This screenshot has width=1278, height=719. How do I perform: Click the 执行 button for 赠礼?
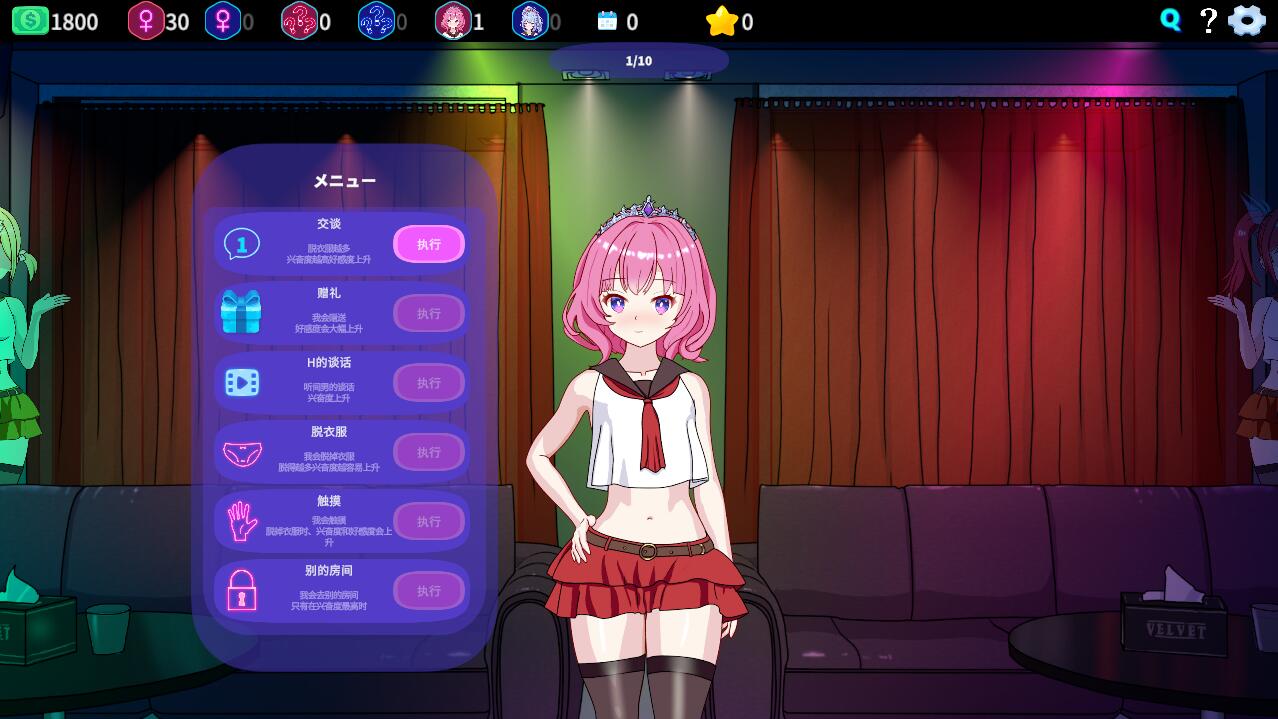[x=429, y=313]
